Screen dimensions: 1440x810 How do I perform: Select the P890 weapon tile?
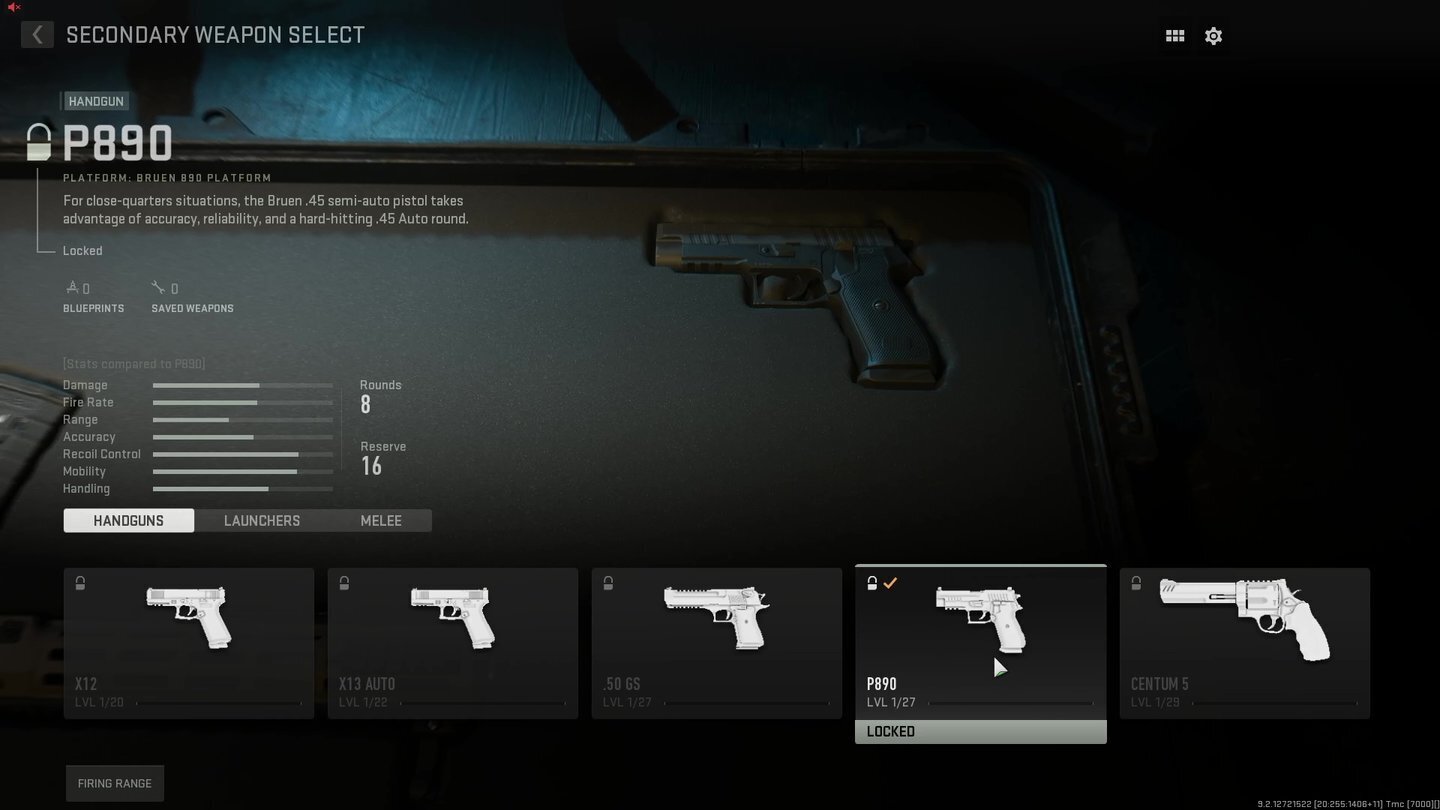click(981, 643)
